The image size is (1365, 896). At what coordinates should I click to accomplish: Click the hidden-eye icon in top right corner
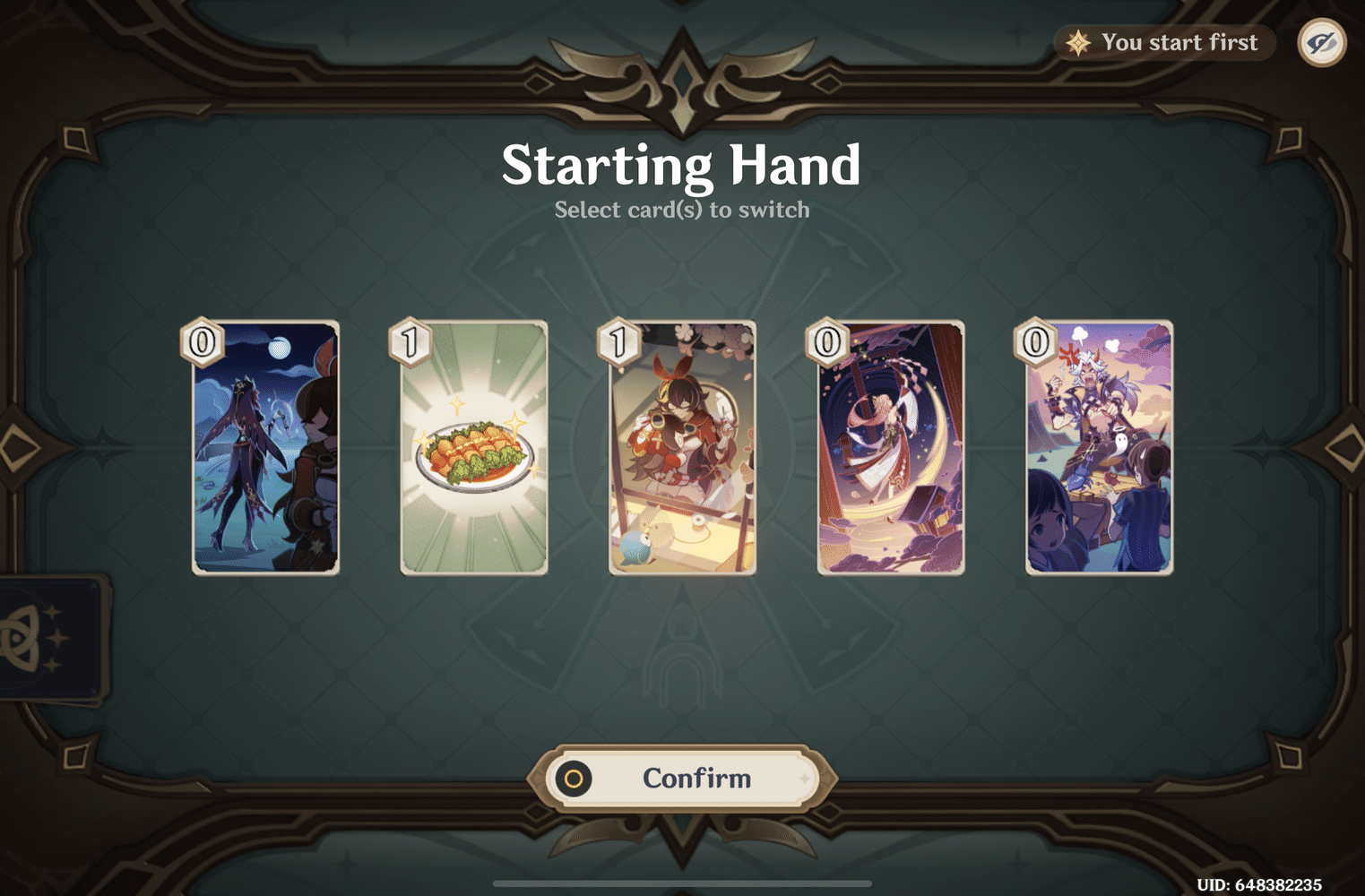(1321, 42)
